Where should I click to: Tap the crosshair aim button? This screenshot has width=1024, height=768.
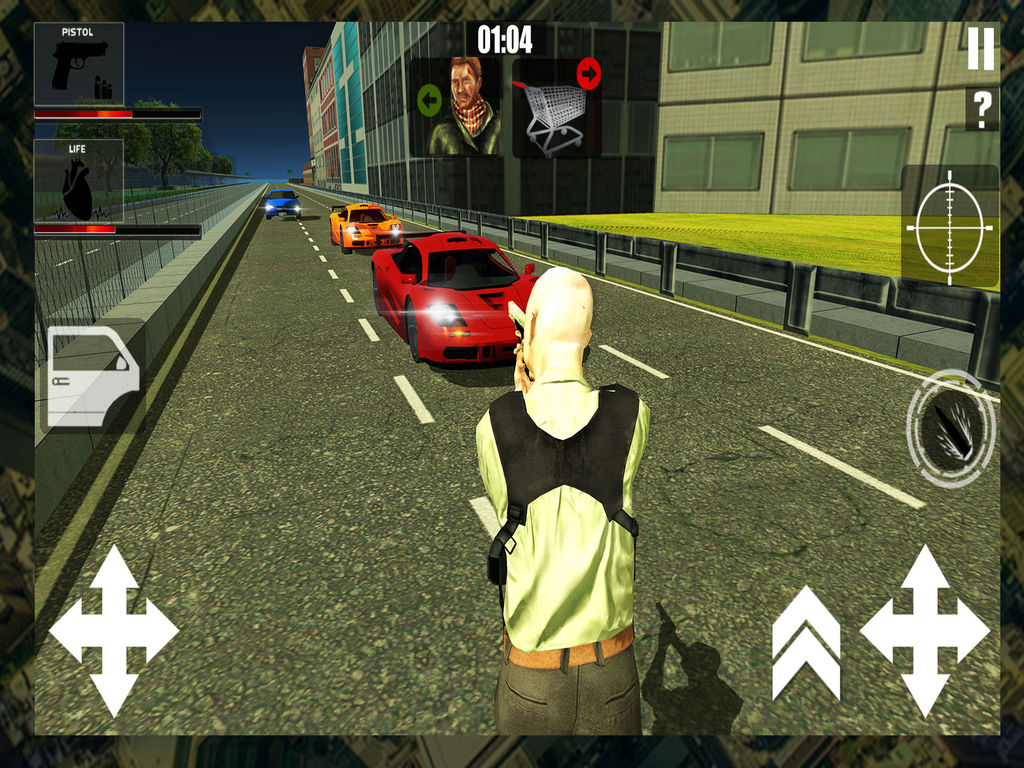point(949,228)
